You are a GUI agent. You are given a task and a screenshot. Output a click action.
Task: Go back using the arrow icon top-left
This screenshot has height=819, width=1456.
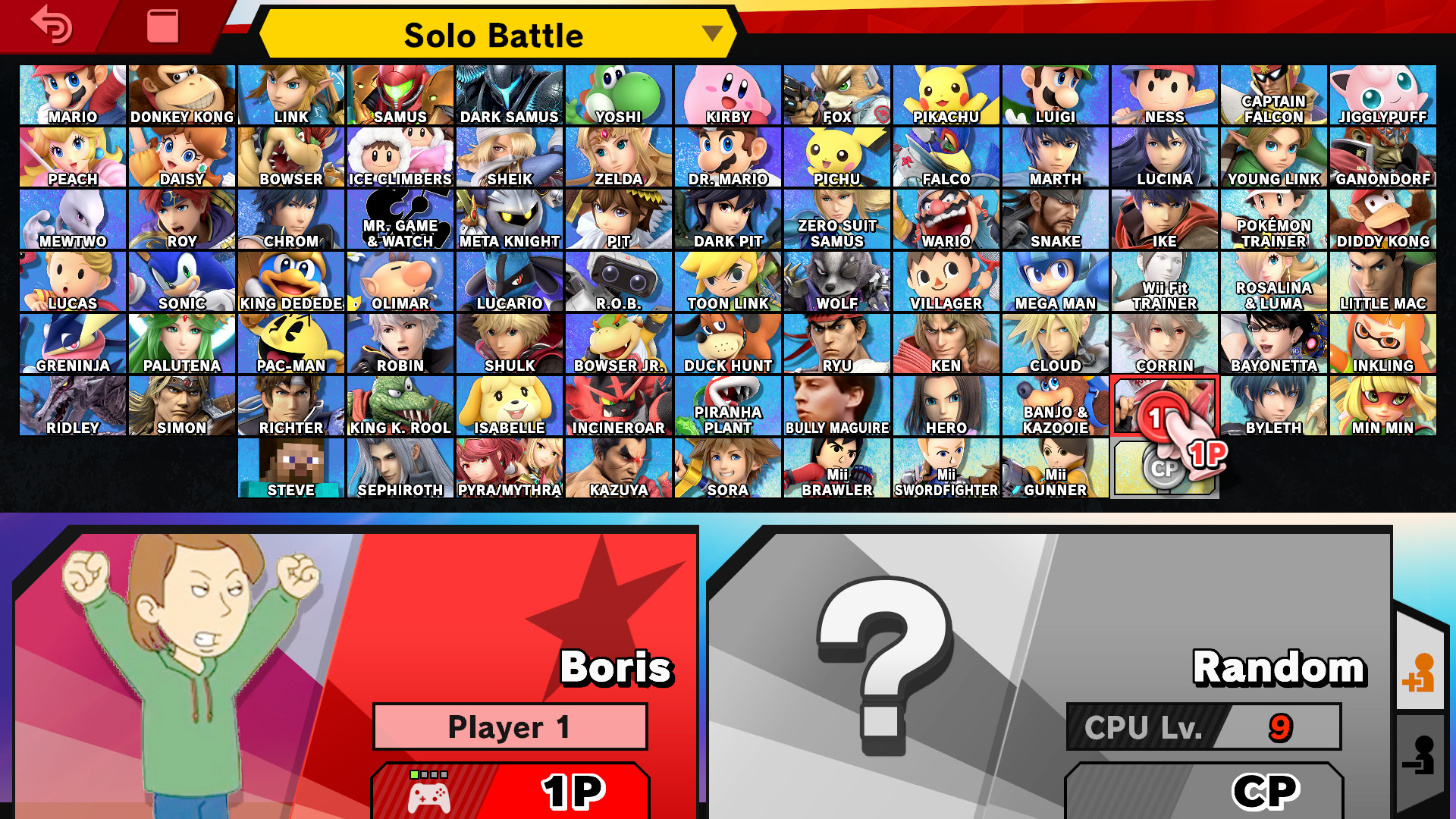pyautogui.click(x=49, y=25)
